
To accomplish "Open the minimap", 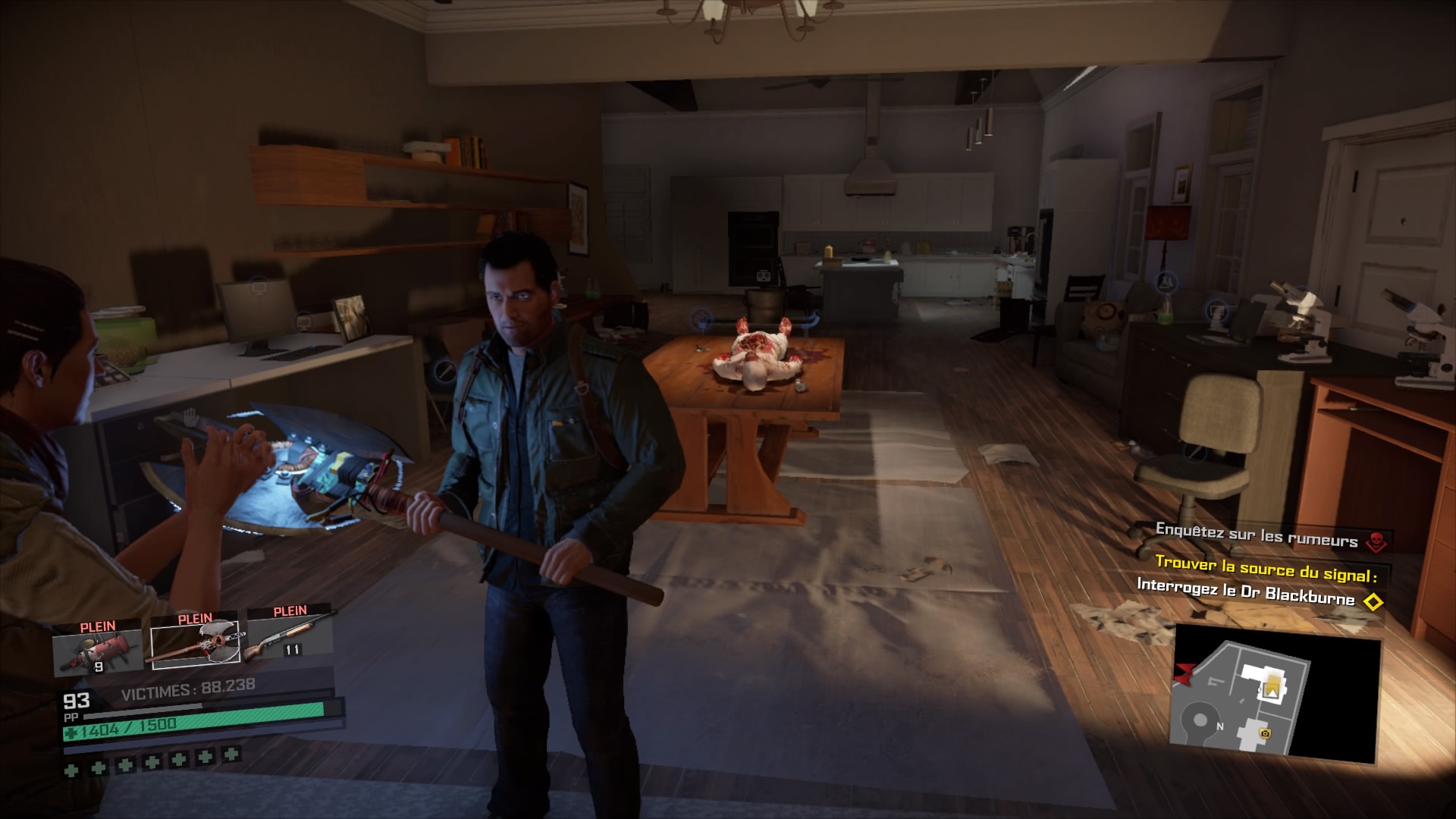I will pyautogui.click(x=1276, y=699).
